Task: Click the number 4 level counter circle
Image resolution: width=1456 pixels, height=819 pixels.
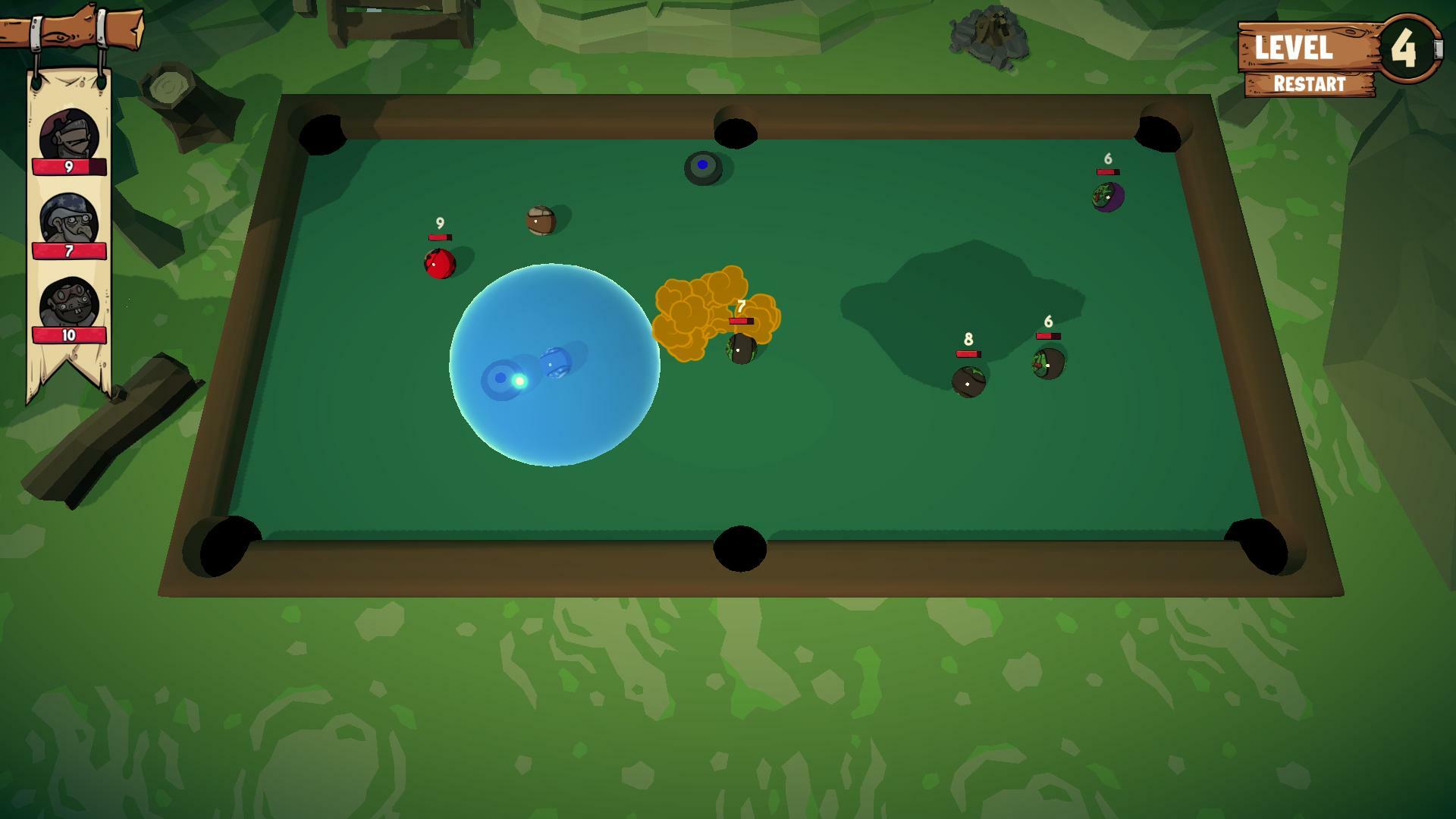Action: tap(1407, 49)
